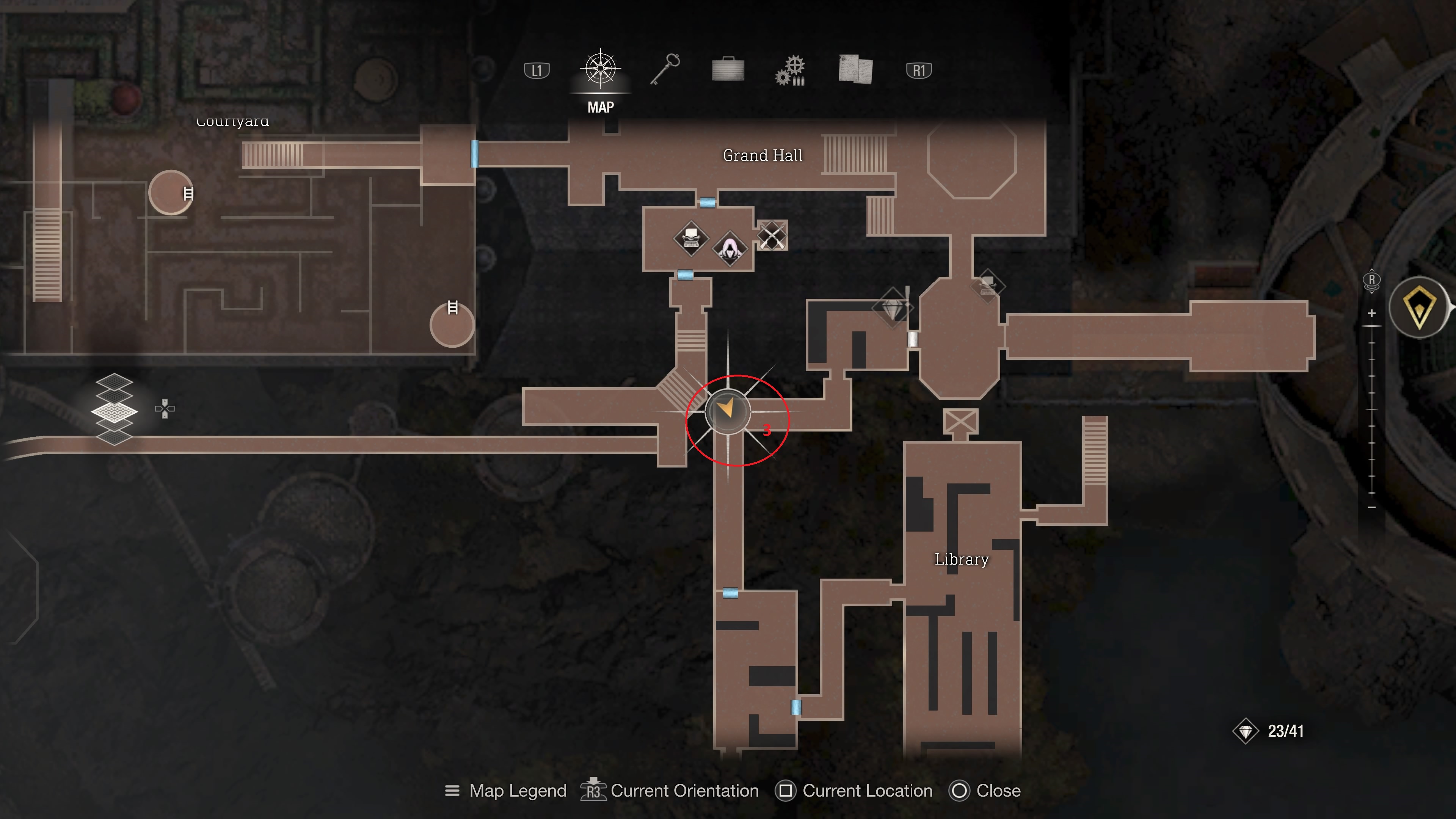
Task: Select the Library crossed-out door marker
Action: 960,422
